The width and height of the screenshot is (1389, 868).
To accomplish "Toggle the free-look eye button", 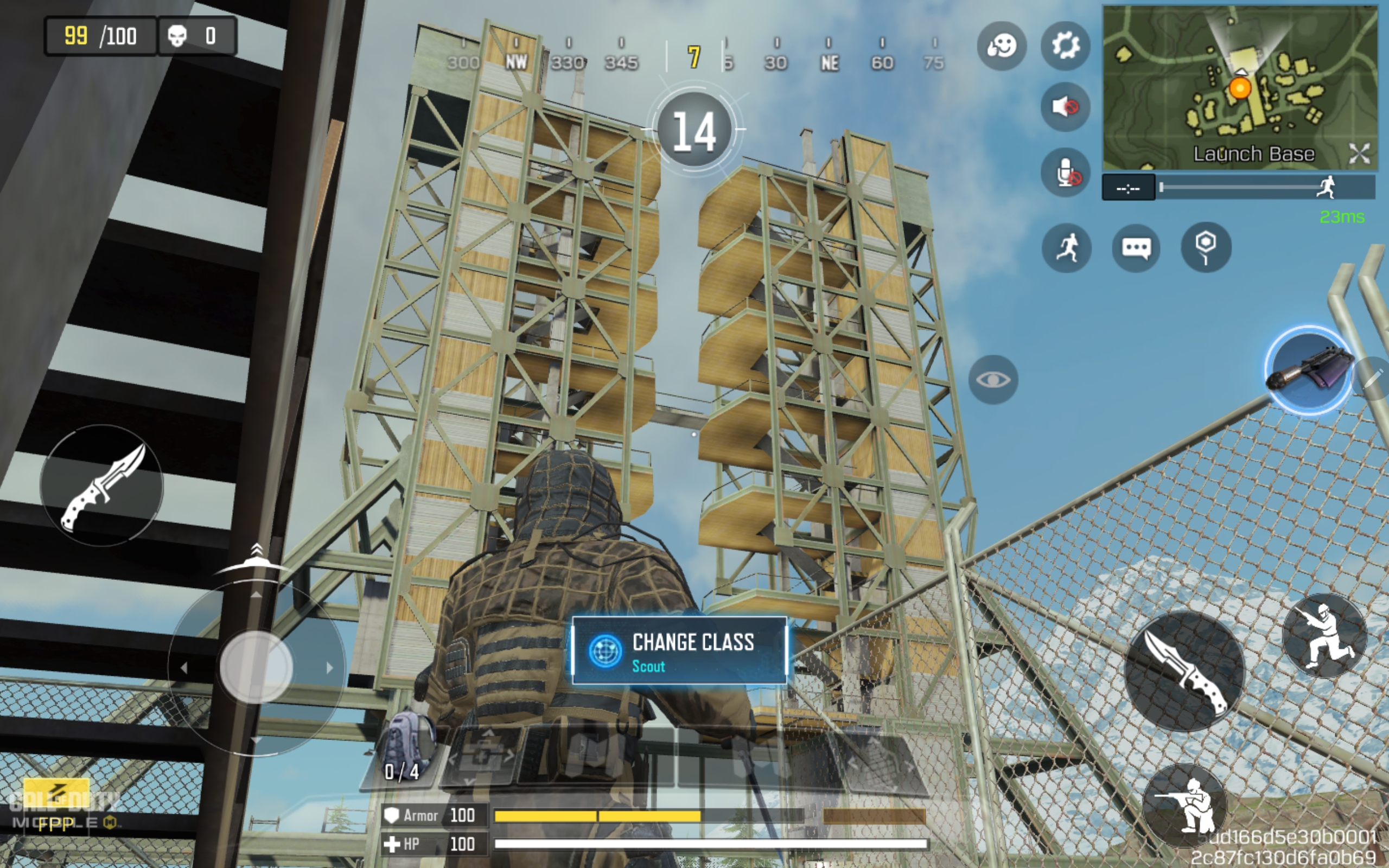I will (993, 379).
